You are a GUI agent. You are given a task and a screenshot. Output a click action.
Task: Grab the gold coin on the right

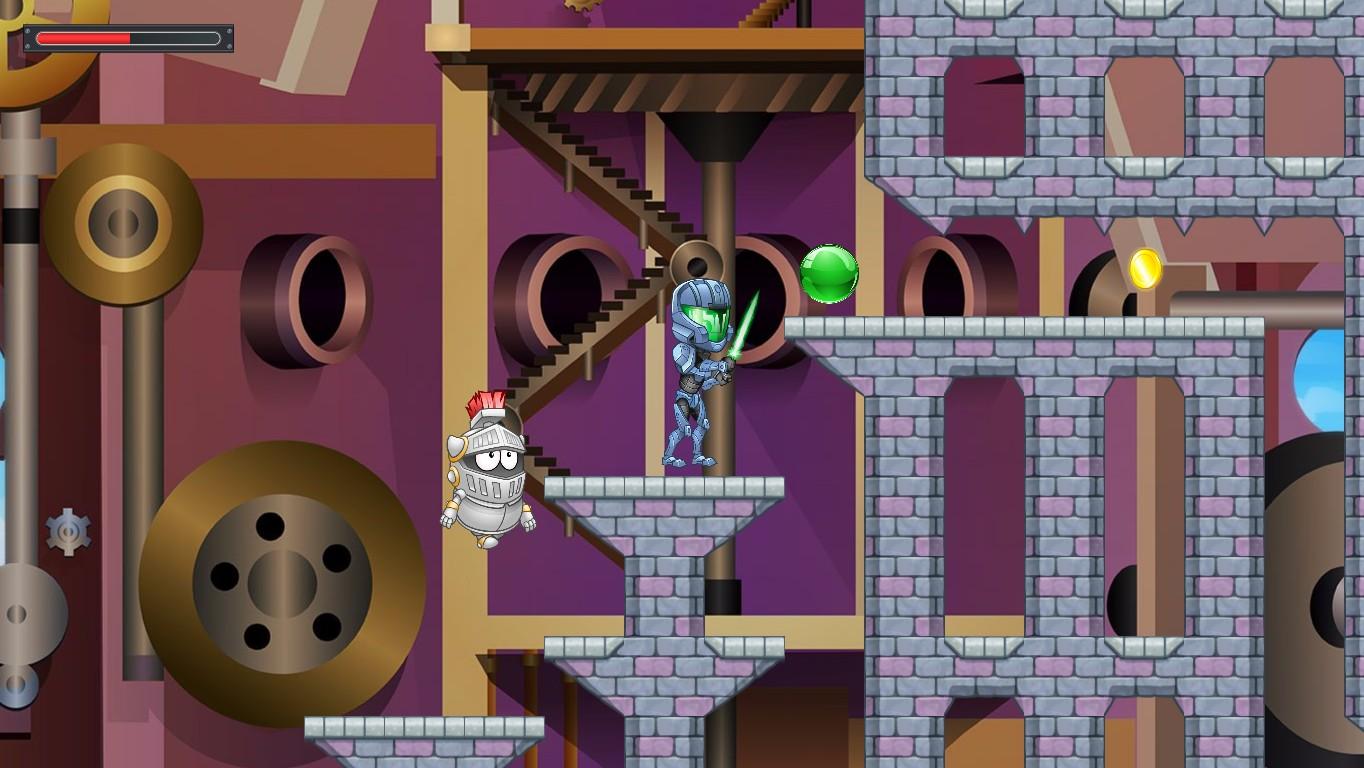1143,268
